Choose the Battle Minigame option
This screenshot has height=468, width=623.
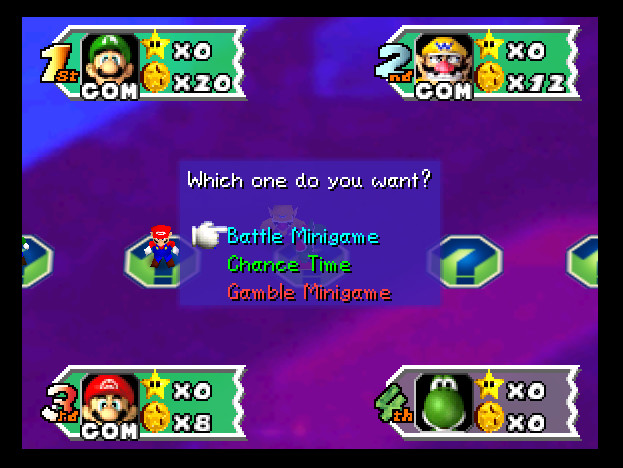(303, 237)
